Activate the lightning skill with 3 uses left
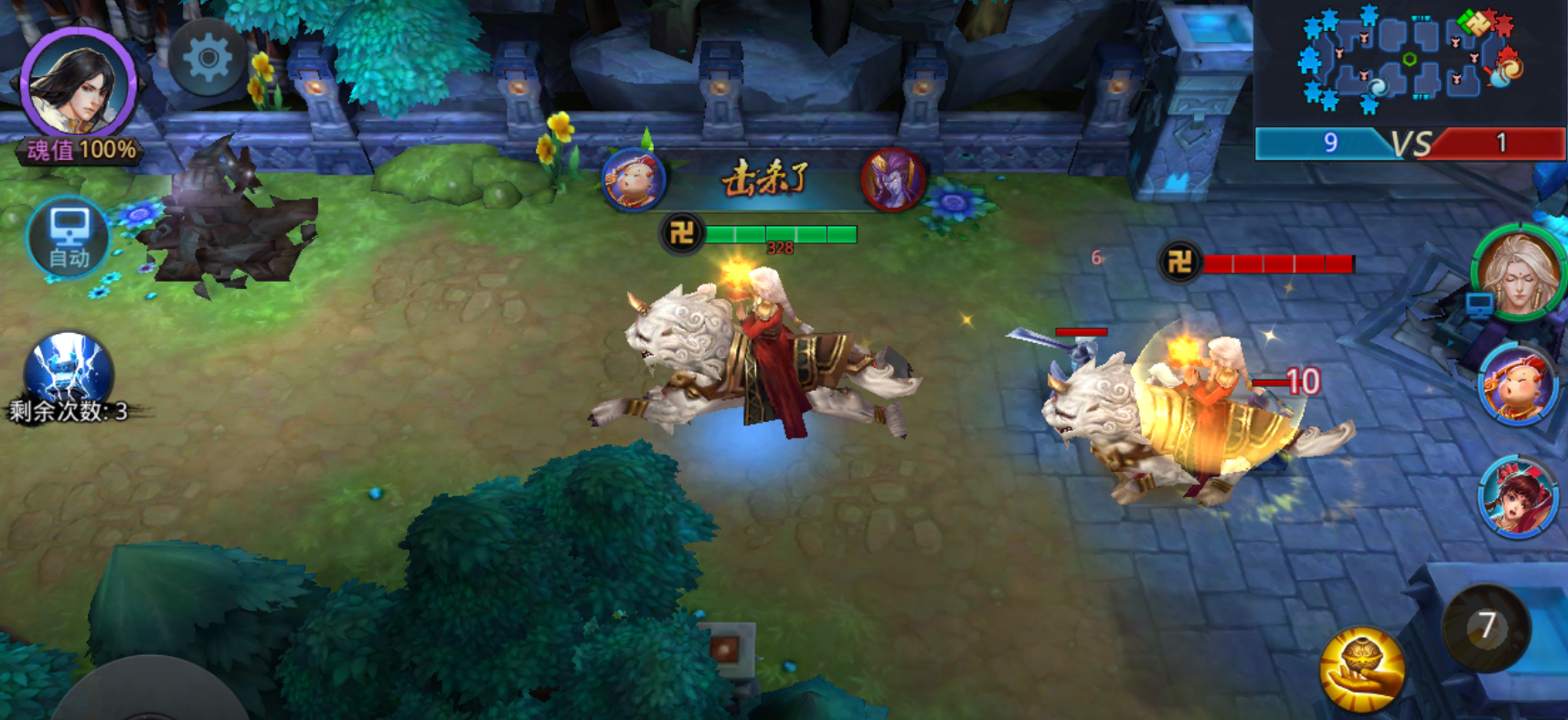Screen dimensions: 1568x720 [x=69, y=371]
